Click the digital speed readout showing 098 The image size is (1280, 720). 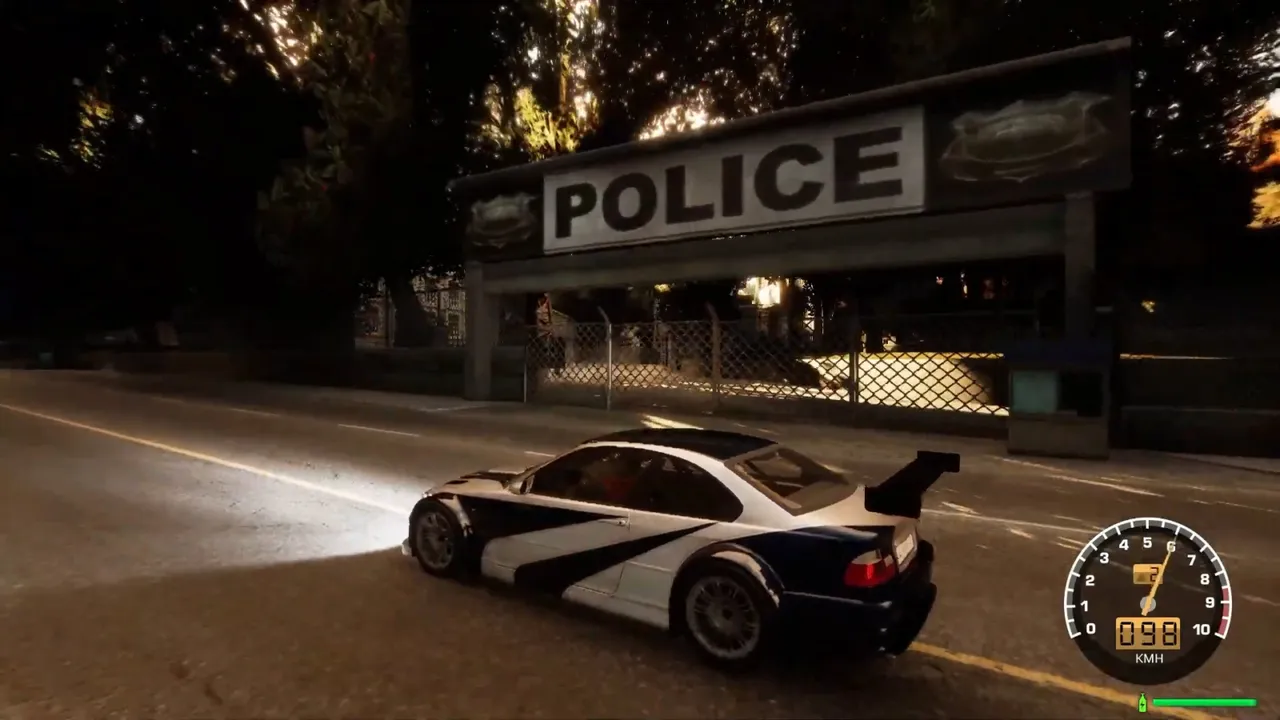pos(1149,632)
